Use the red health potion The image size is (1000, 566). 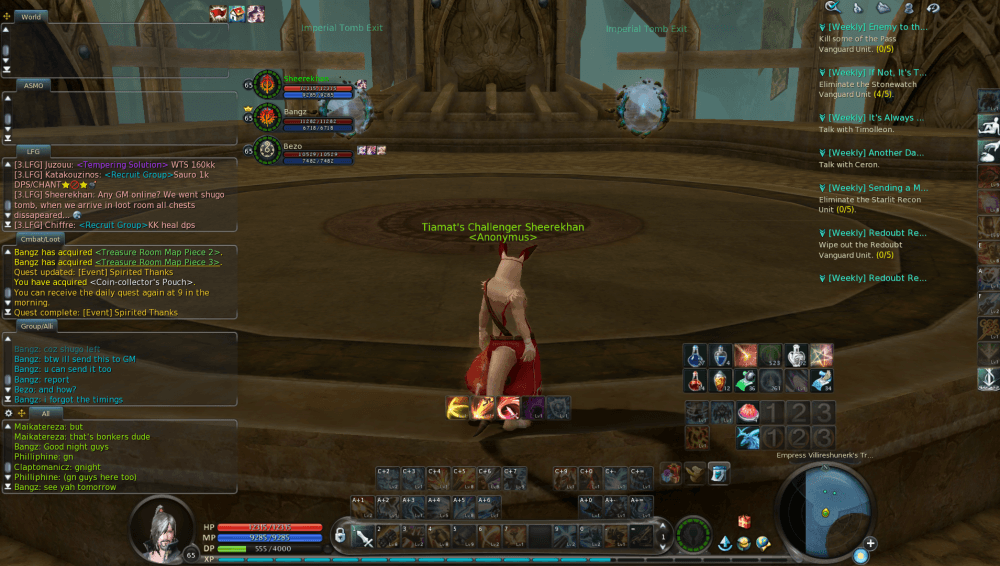(x=696, y=381)
